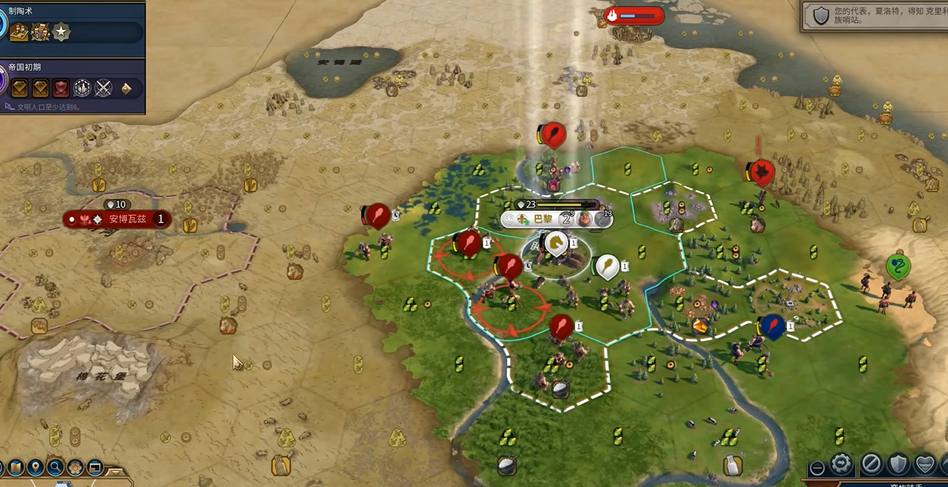Open the map search magnifier
This screenshot has height=487, width=948.
56,466
